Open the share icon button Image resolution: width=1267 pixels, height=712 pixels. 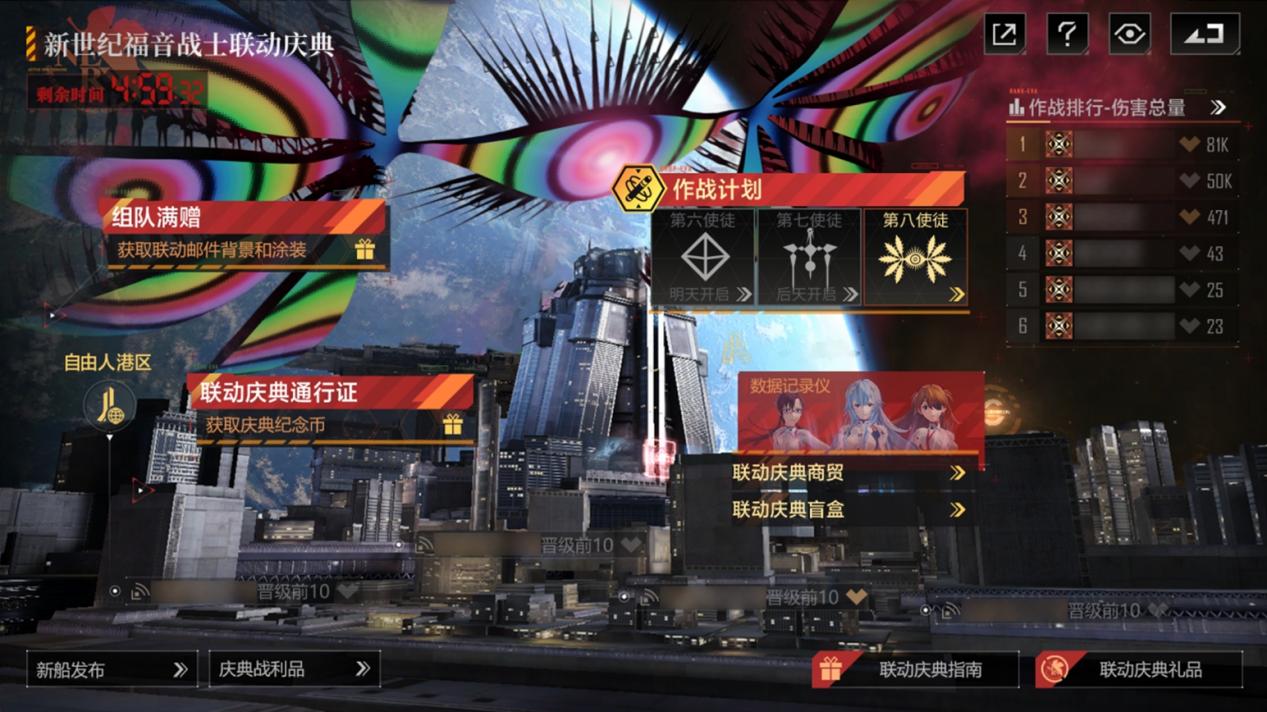point(1004,34)
